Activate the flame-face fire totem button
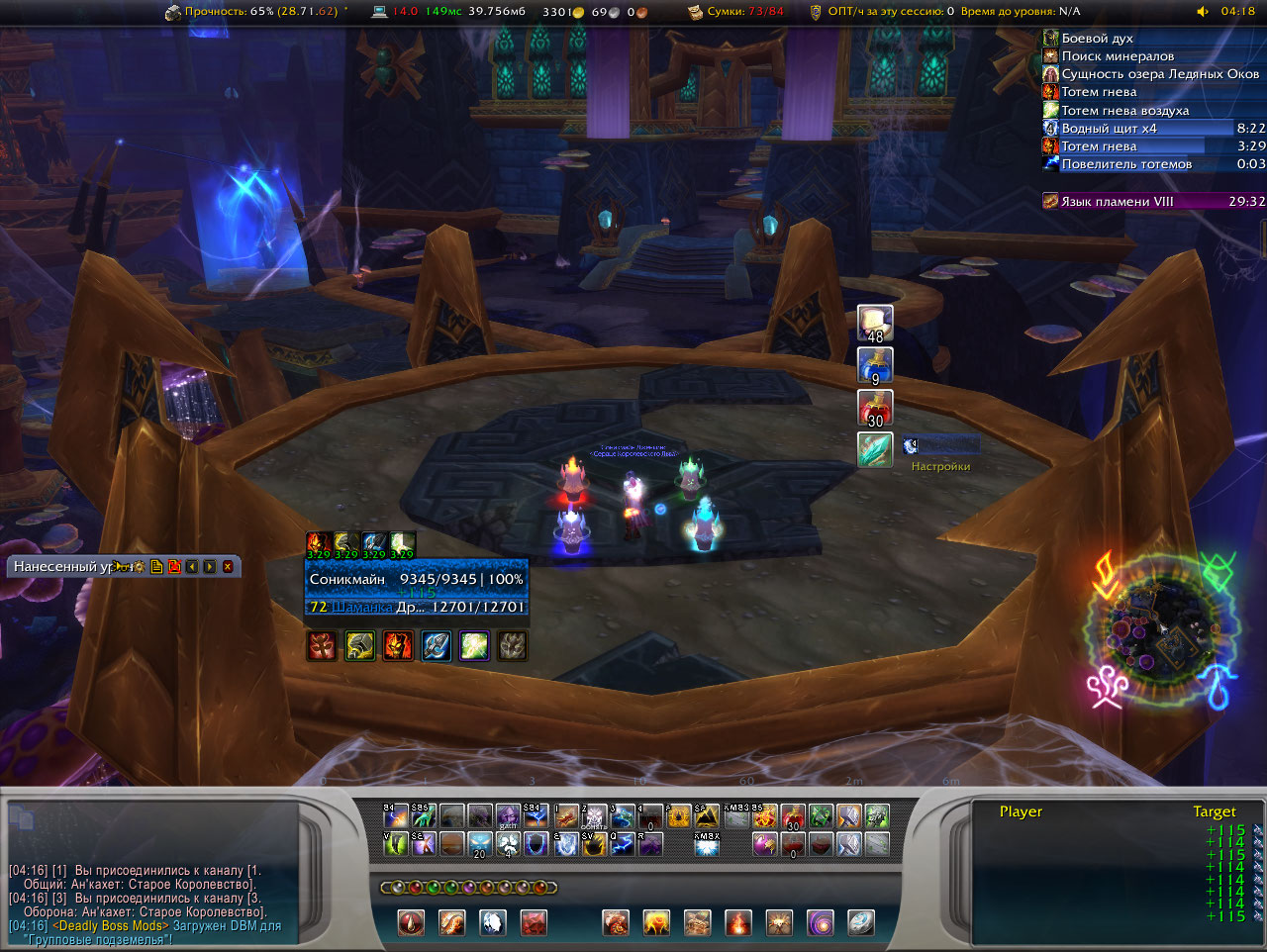Viewport: 1267px width, 952px height. [x=398, y=646]
